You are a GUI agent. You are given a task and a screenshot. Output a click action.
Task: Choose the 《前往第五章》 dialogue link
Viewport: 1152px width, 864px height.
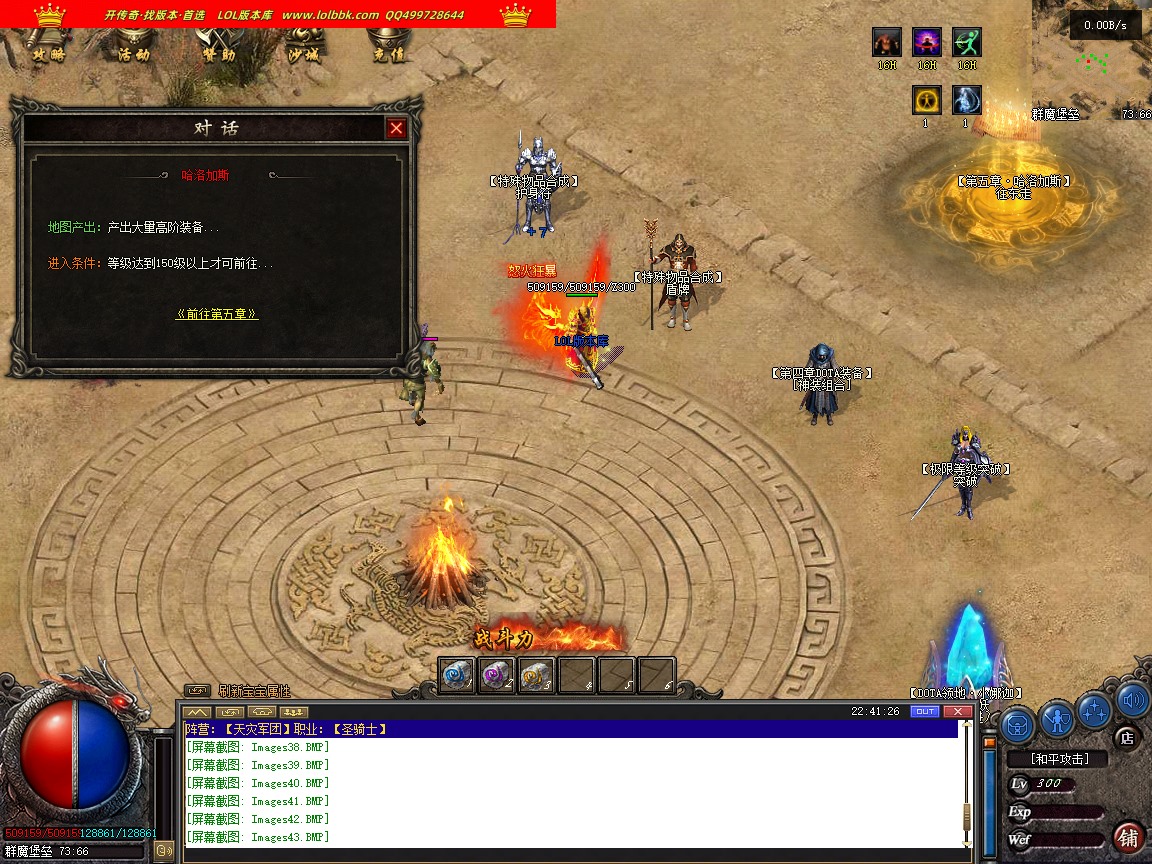(x=217, y=314)
